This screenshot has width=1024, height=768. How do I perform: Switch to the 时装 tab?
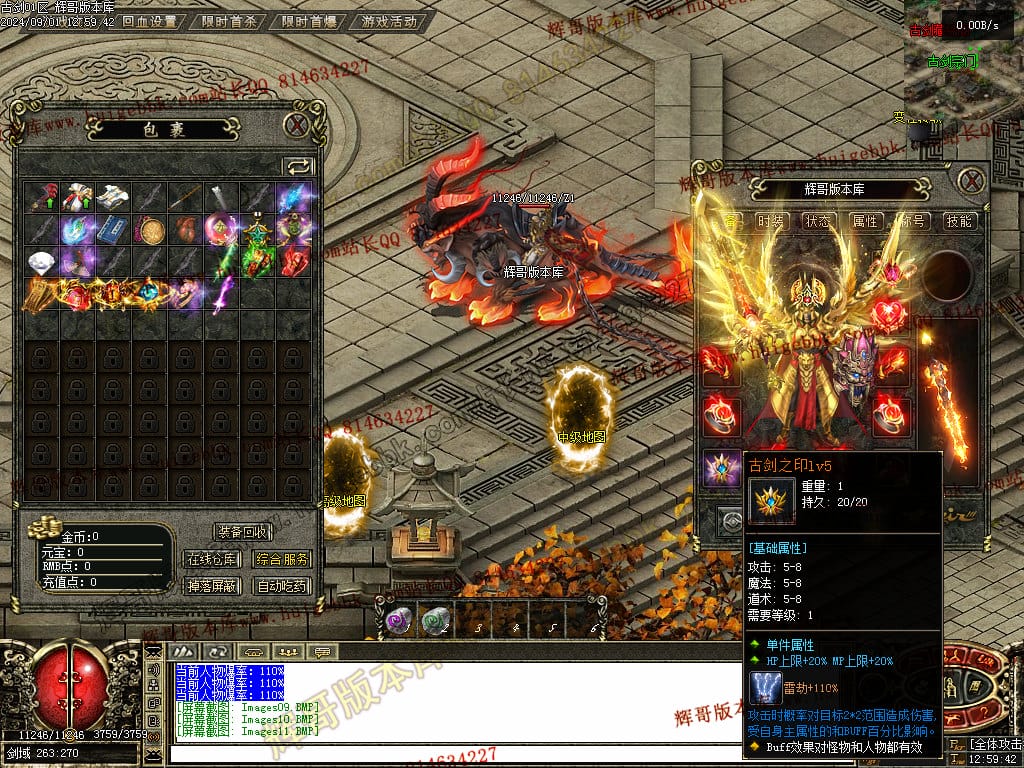pyautogui.click(x=770, y=221)
